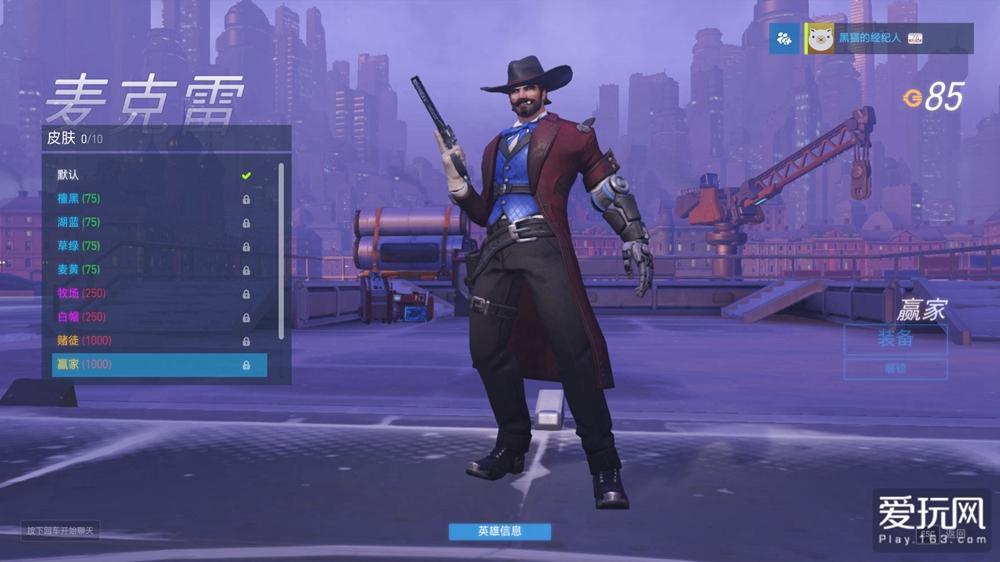Viewport: 1000px width, 562px height.
Task: Open the chat prompt box at the bottom left
Action: 61,530
